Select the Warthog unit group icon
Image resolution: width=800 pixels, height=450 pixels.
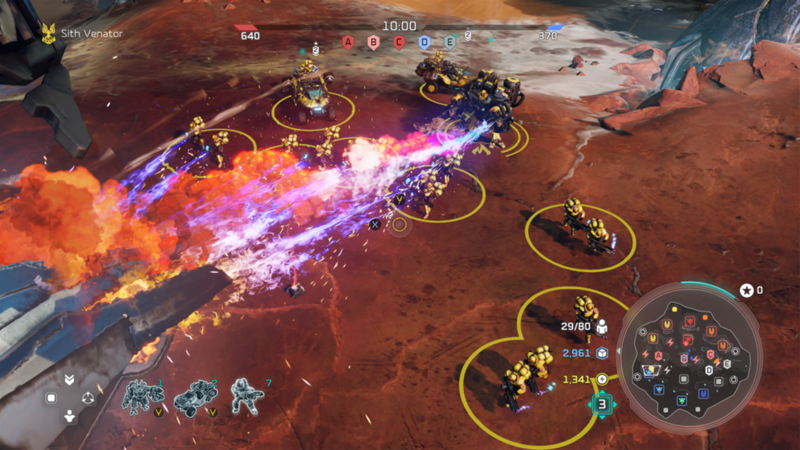(x=194, y=397)
